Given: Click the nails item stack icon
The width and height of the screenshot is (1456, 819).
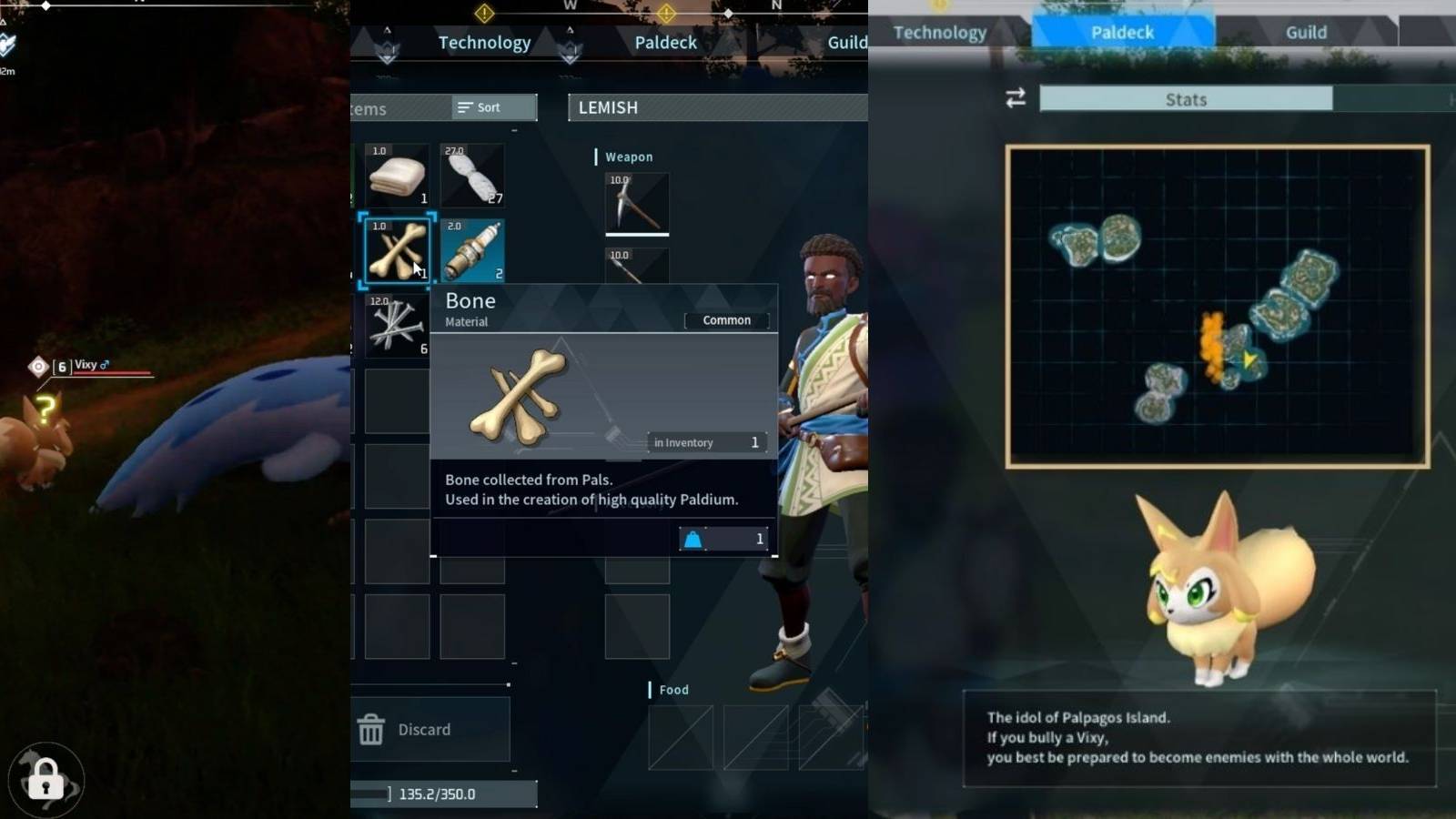Looking at the screenshot, I should 396,323.
